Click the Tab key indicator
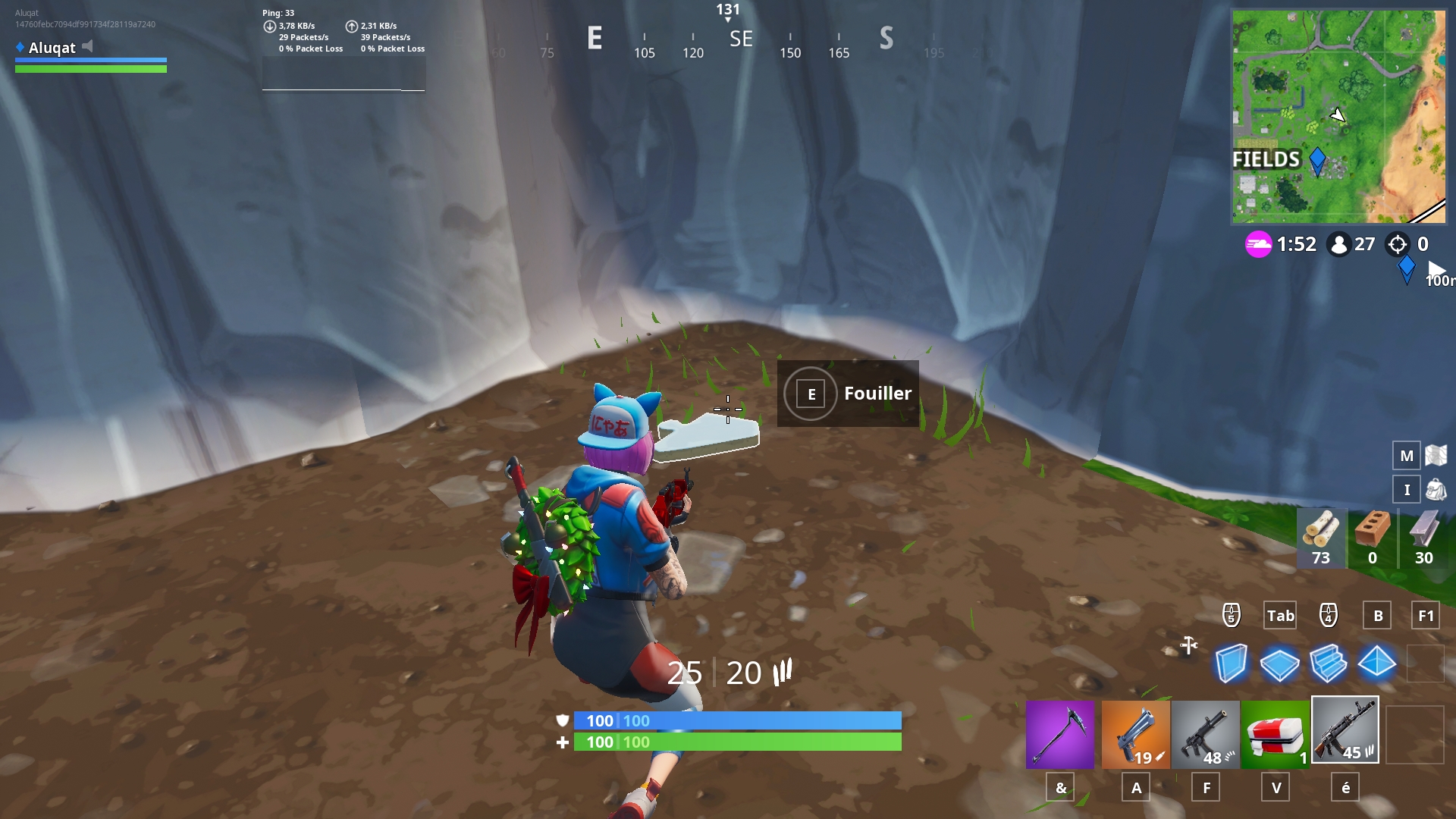Image resolution: width=1456 pixels, height=819 pixels. [1280, 616]
